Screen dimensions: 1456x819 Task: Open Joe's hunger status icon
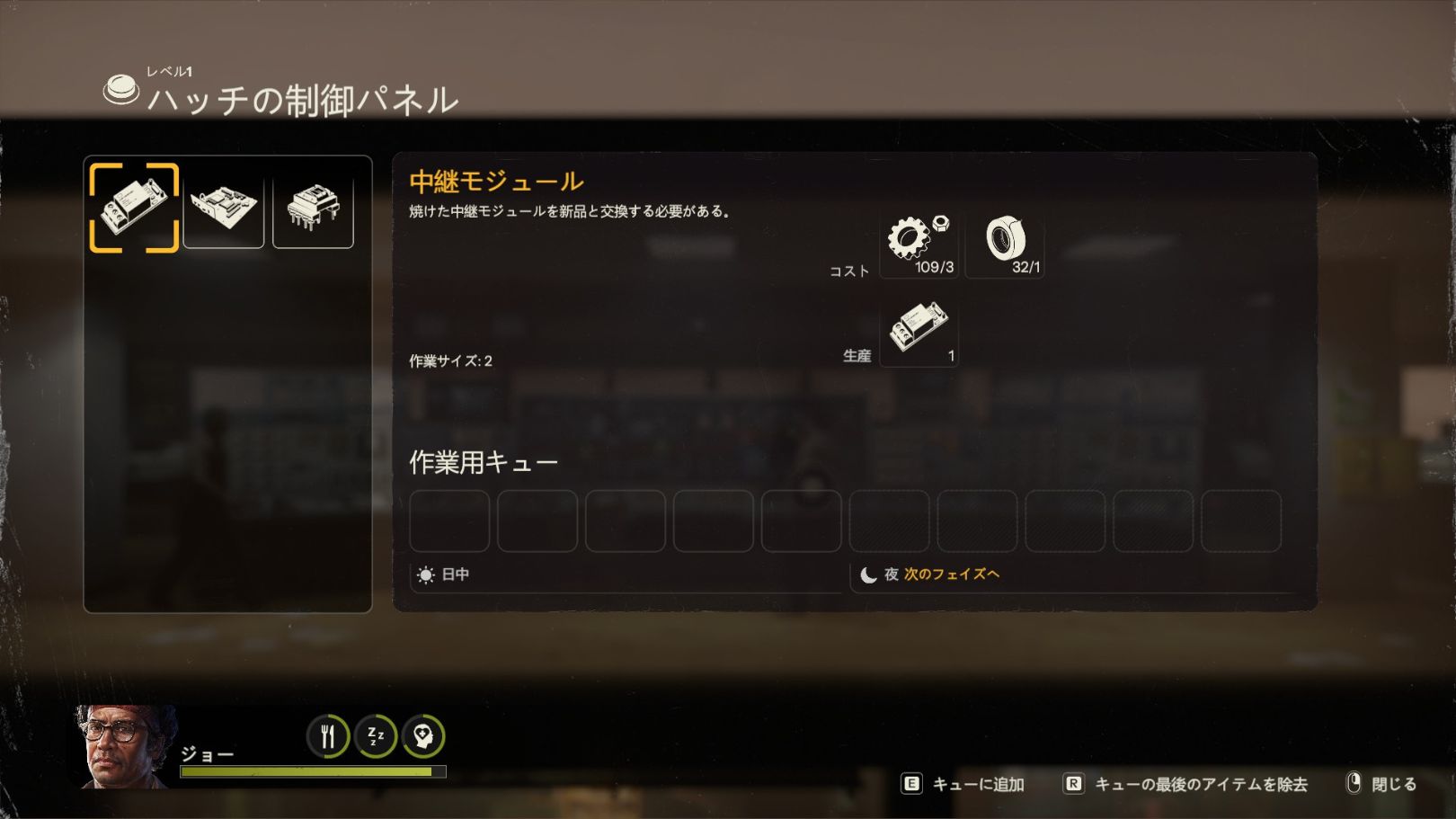328,736
